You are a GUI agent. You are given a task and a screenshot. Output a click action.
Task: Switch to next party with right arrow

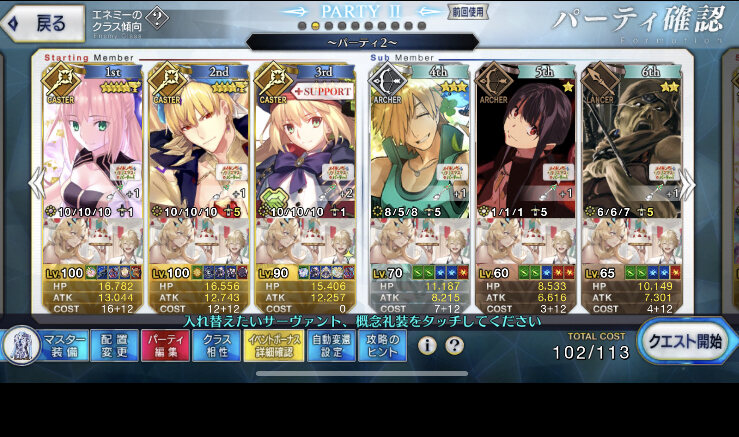click(688, 185)
